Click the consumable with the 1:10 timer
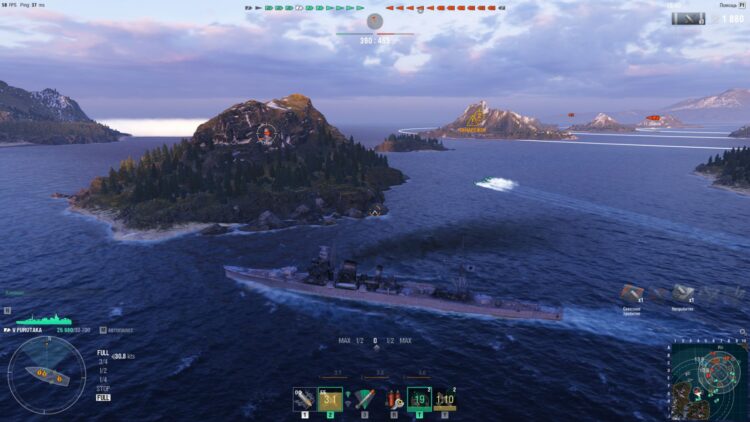Screen dimensions: 750x422 click(x=445, y=399)
